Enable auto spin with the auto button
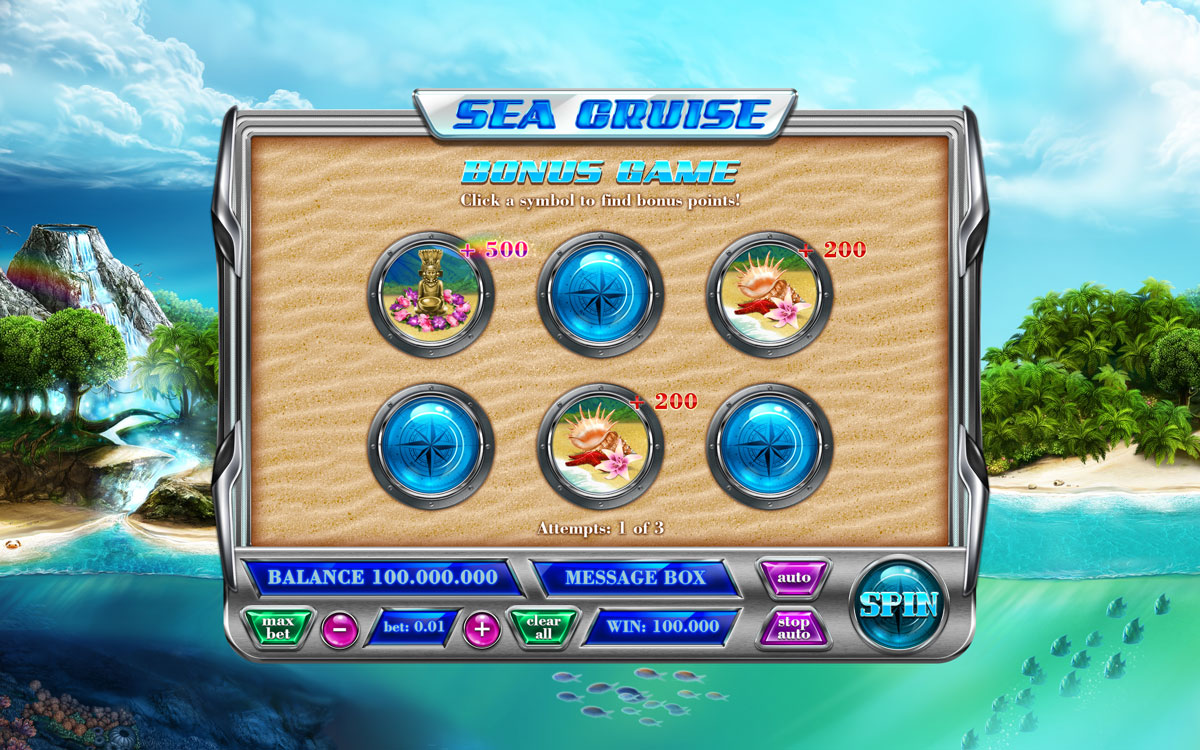The image size is (1200, 750). click(x=793, y=578)
